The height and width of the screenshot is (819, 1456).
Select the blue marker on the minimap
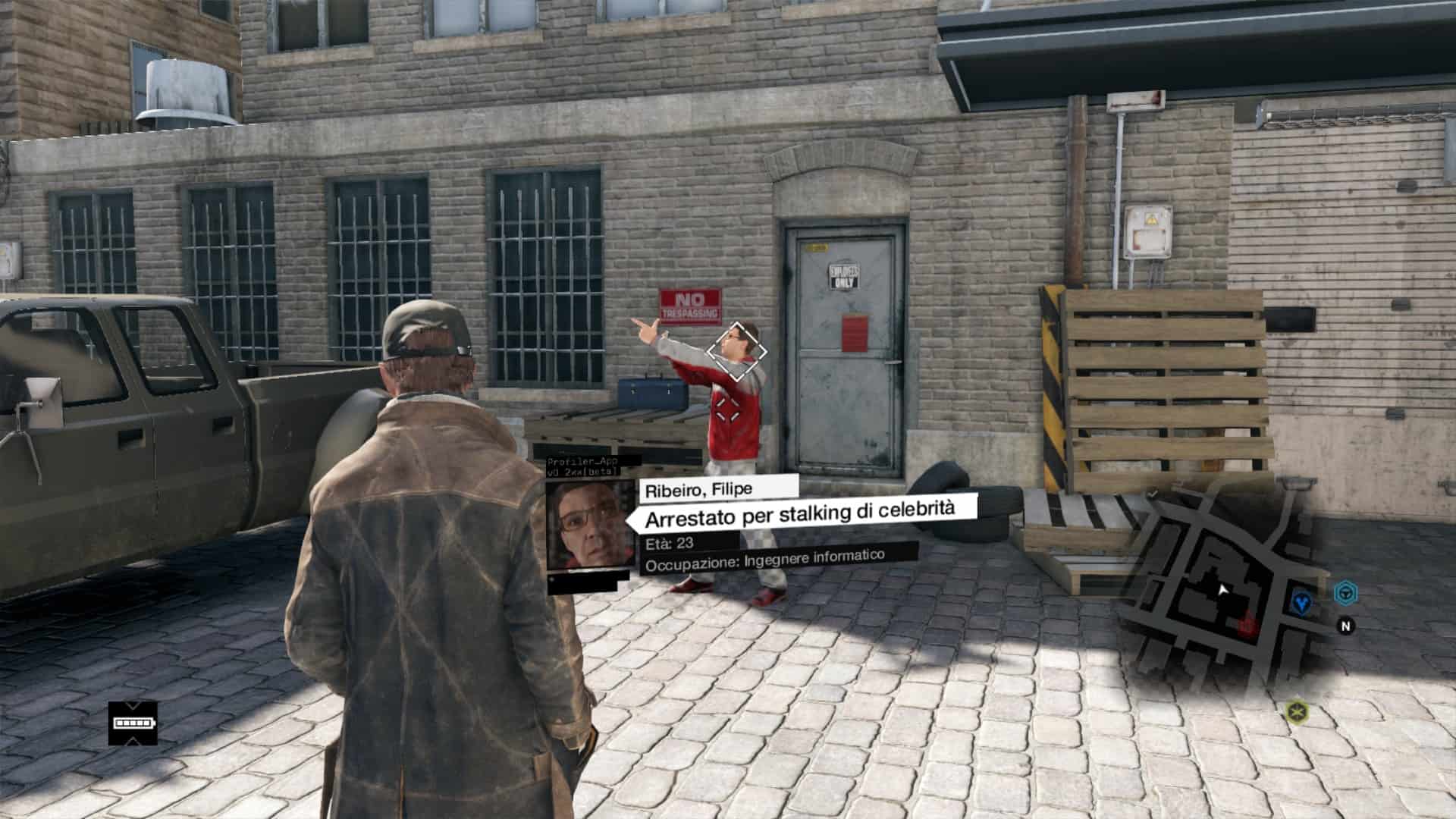click(x=1302, y=602)
